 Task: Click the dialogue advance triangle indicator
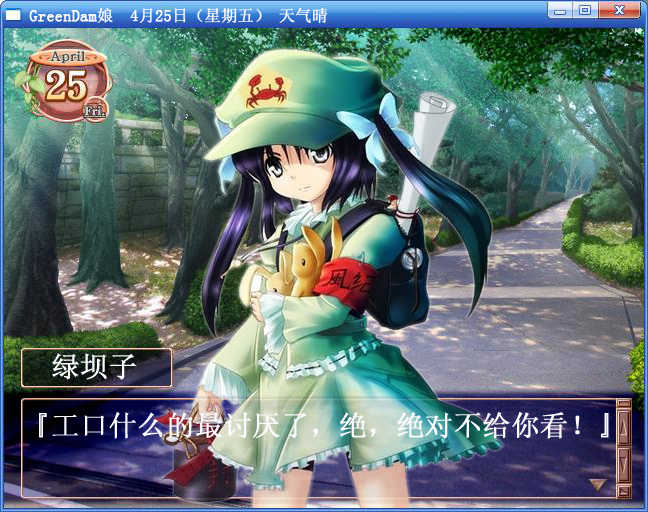598,484
